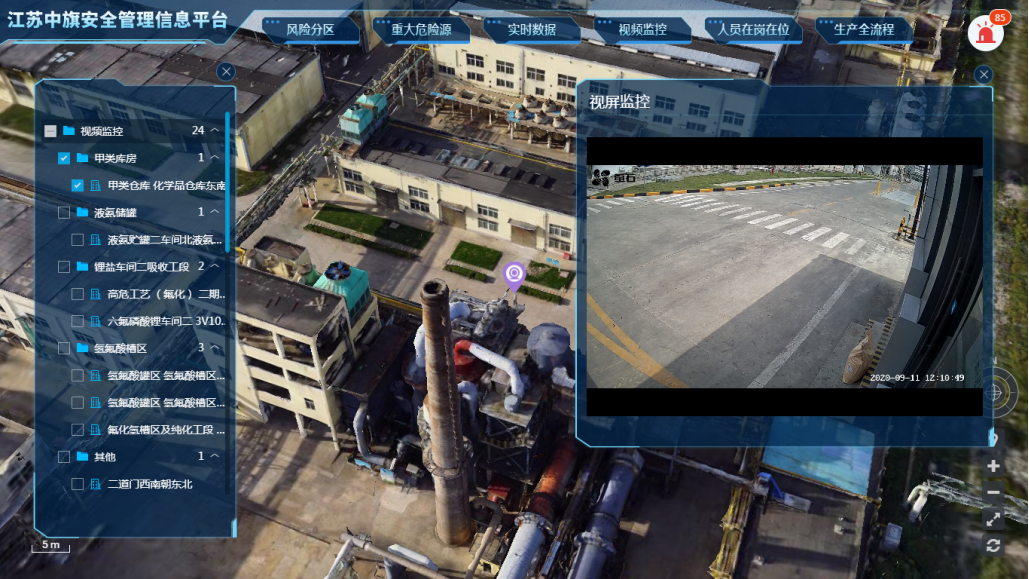Zoom in the map with plus button
The image size is (1029, 579).
(993, 466)
